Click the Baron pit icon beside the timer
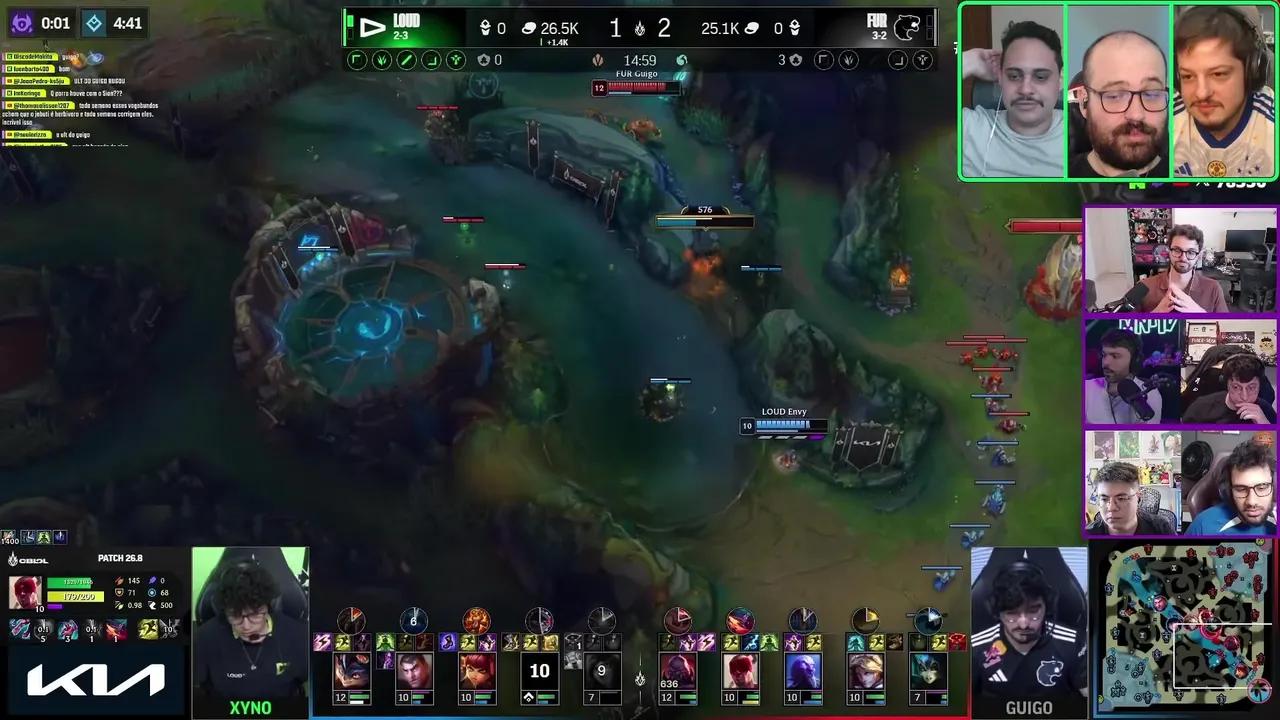The width and height of the screenshot is (1280, 720). coord(600,60)
